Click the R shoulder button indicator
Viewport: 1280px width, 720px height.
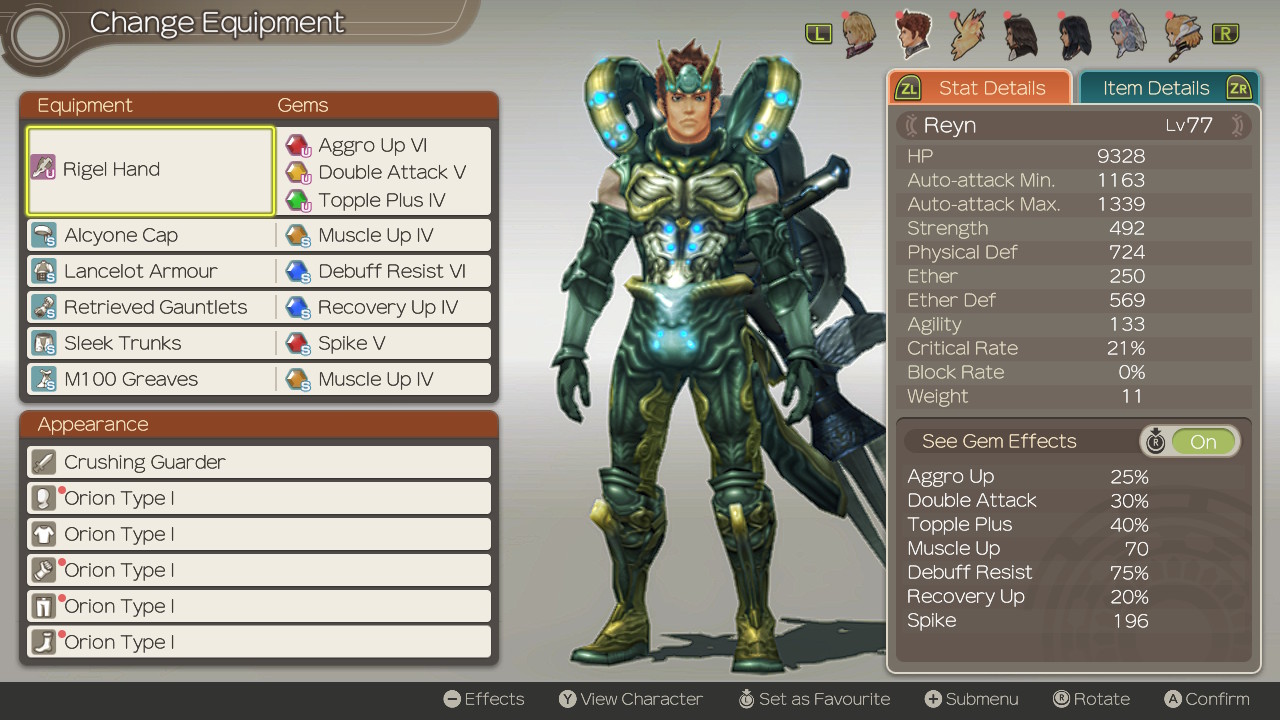(1225, 32)
